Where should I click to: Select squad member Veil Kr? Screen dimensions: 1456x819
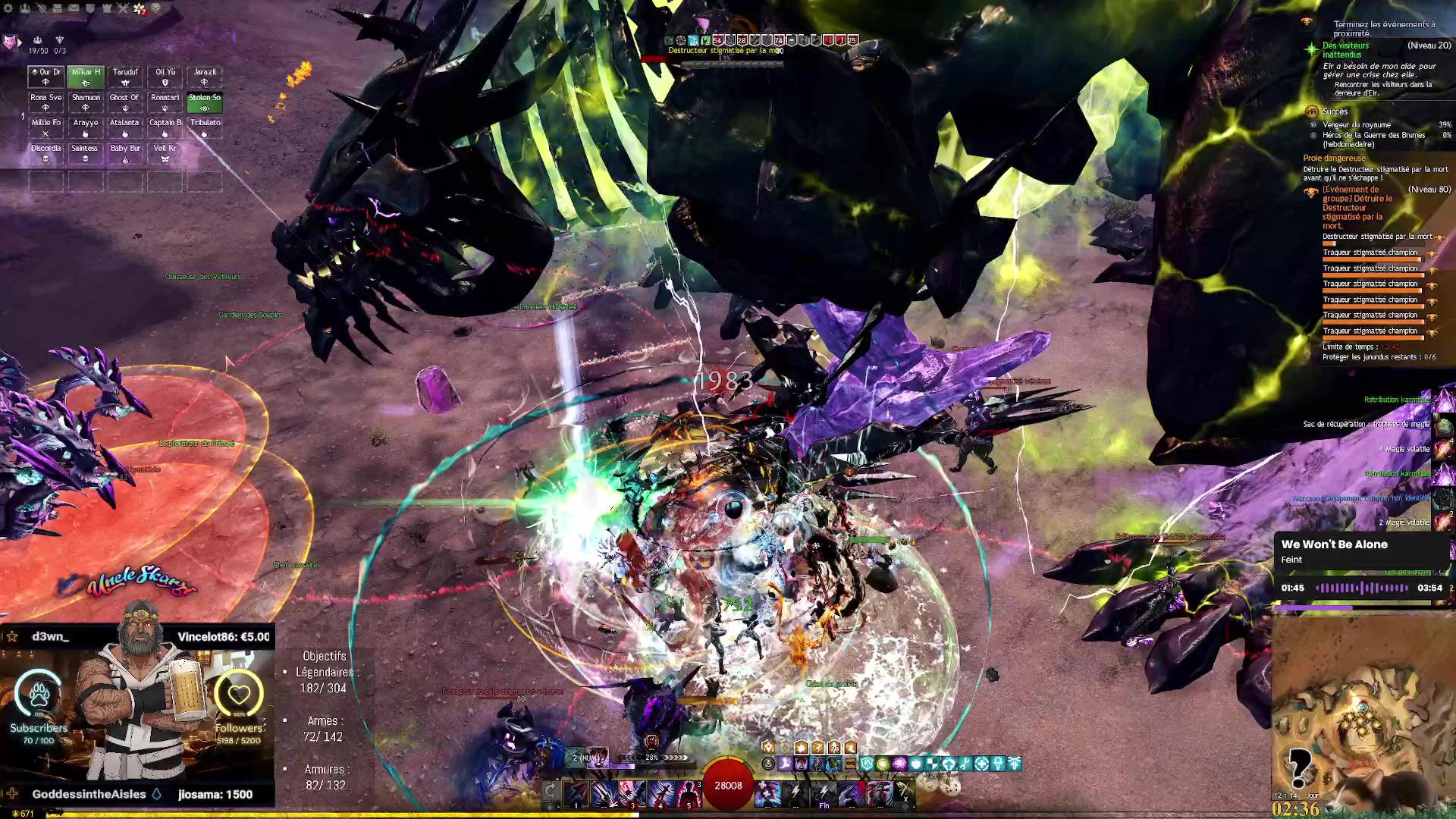165,152
